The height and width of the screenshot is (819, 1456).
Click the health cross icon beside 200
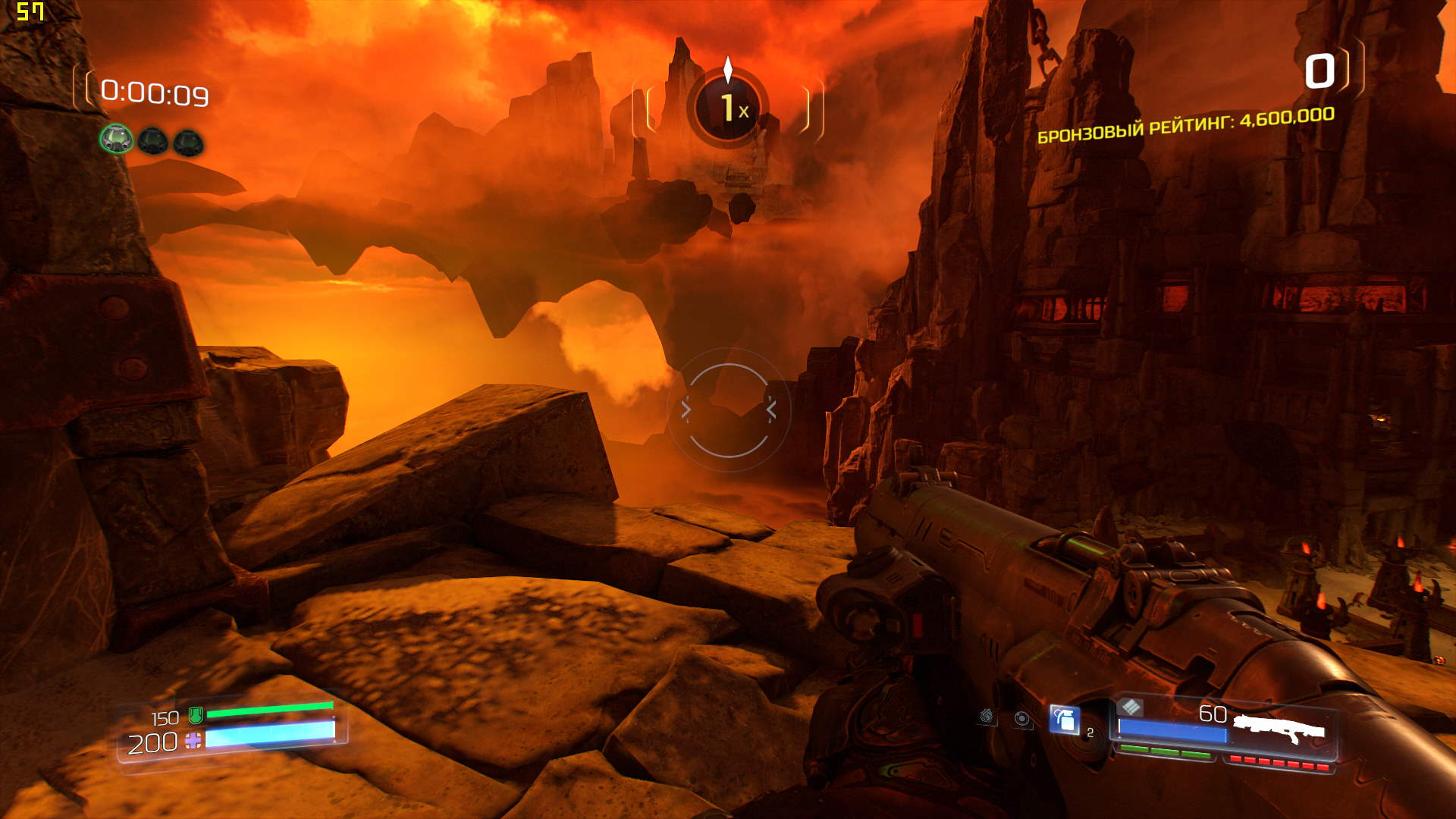(x=193, y=741)
